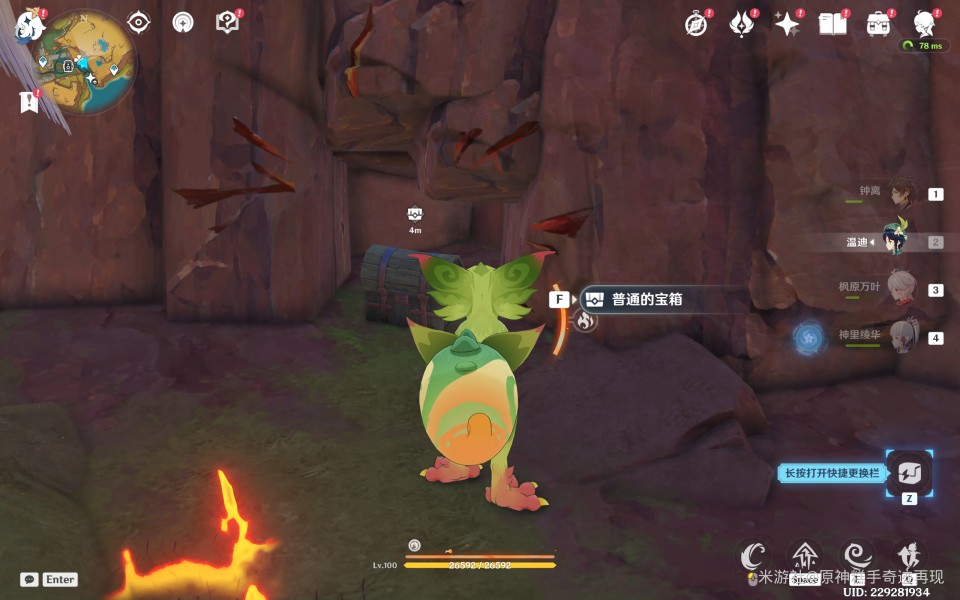The height and width of the screenshot is (600, 960).
Task: Open the banner icon with exclamation mark
Action: 29,101
